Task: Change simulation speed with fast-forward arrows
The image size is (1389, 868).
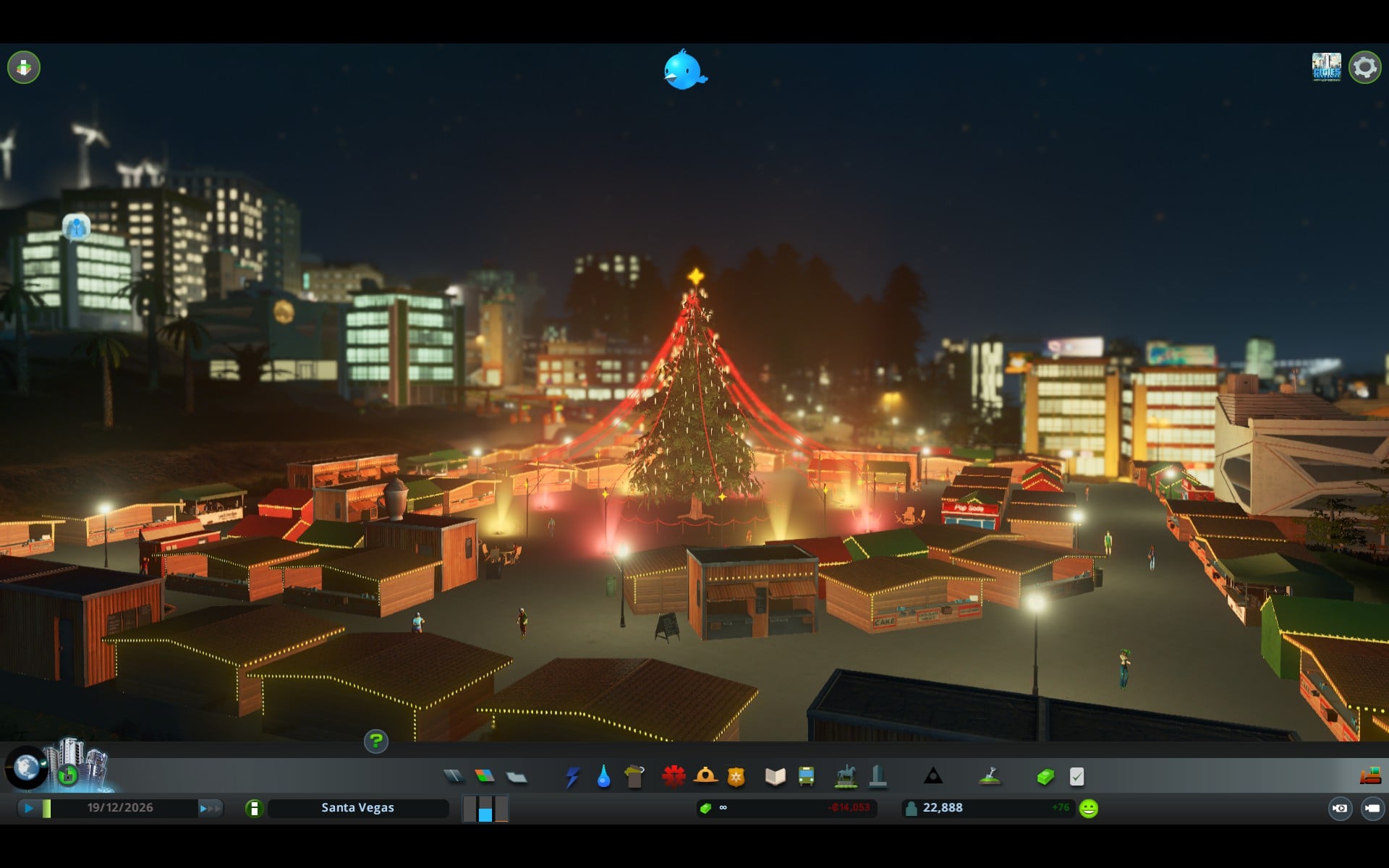Action: tap(210, 808)
